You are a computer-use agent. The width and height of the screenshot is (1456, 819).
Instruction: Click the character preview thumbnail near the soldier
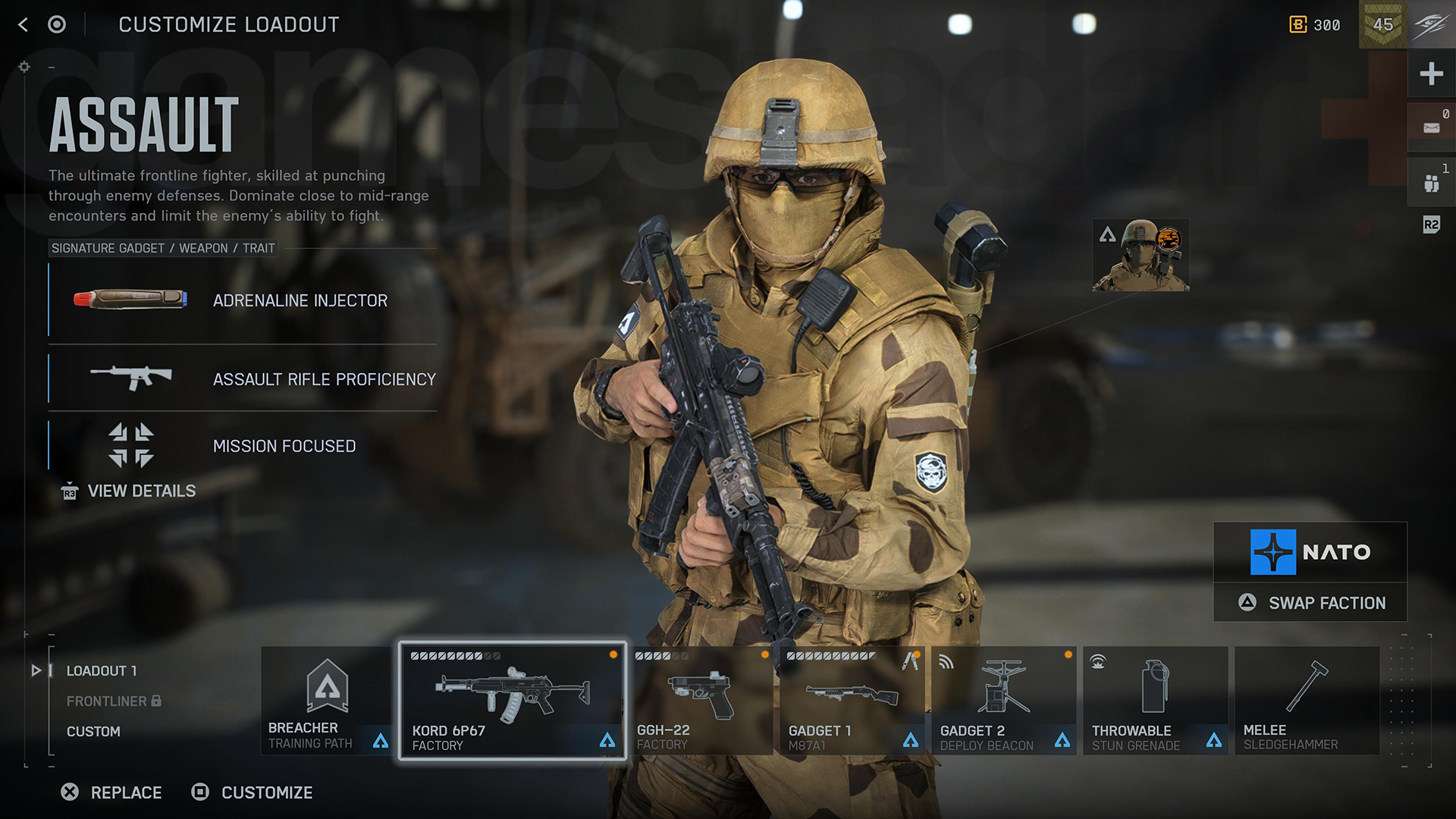point(1140,253)
